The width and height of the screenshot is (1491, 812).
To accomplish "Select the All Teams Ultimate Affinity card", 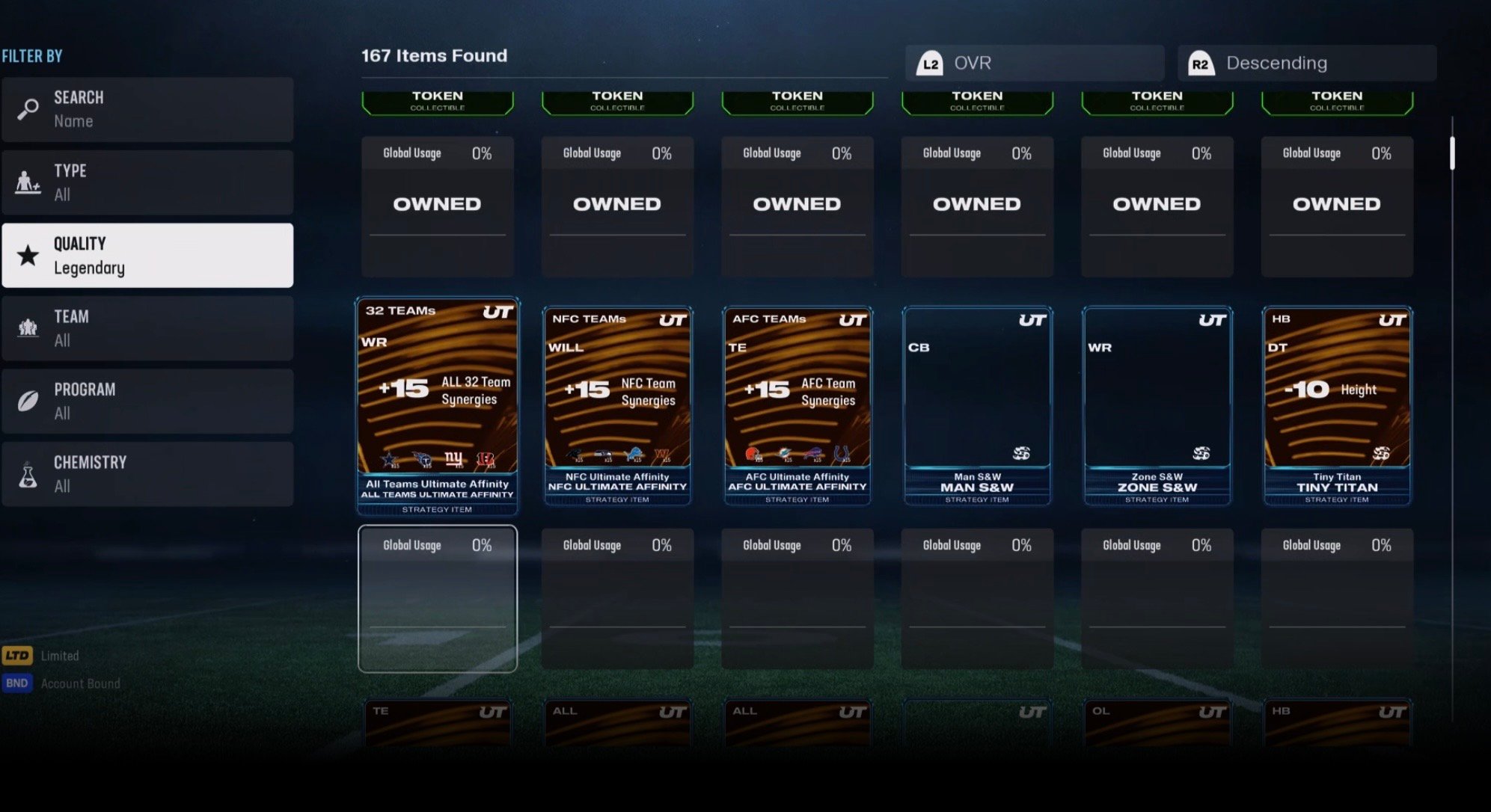I will 438,406.
